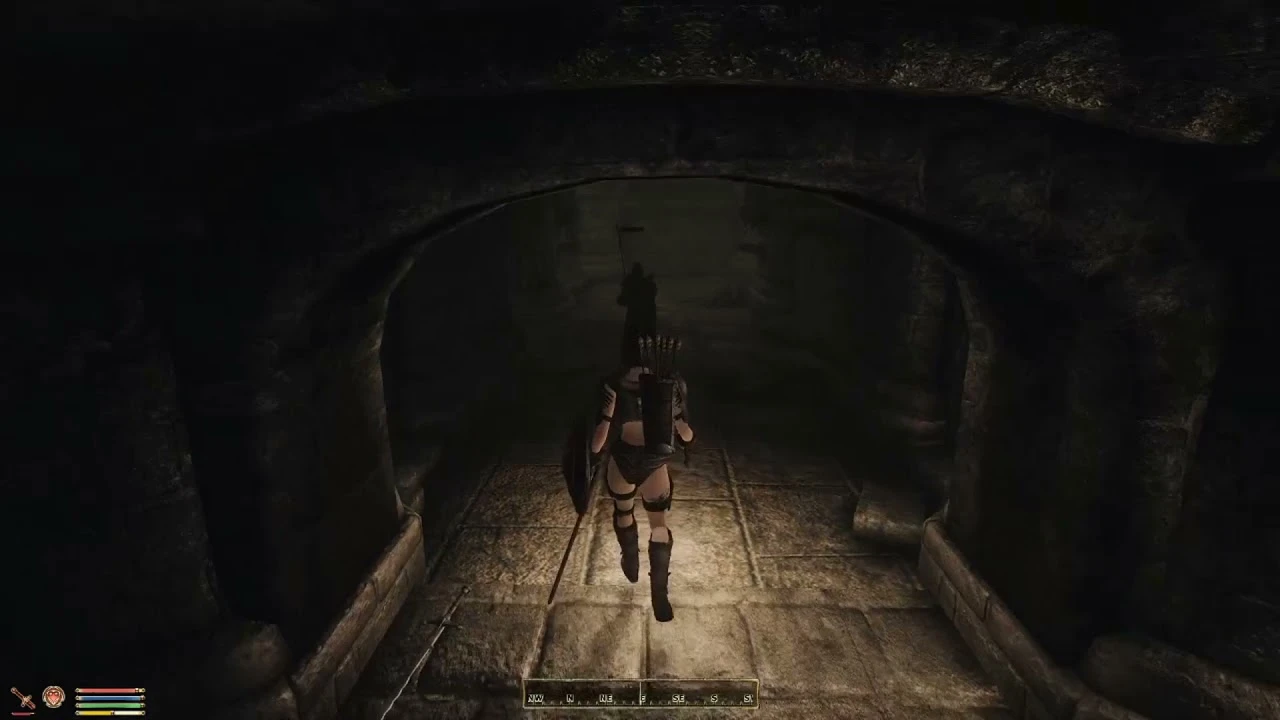Click the NE marker on the compass
This screenshot has width=1280, height=720.
coord(605,697)
